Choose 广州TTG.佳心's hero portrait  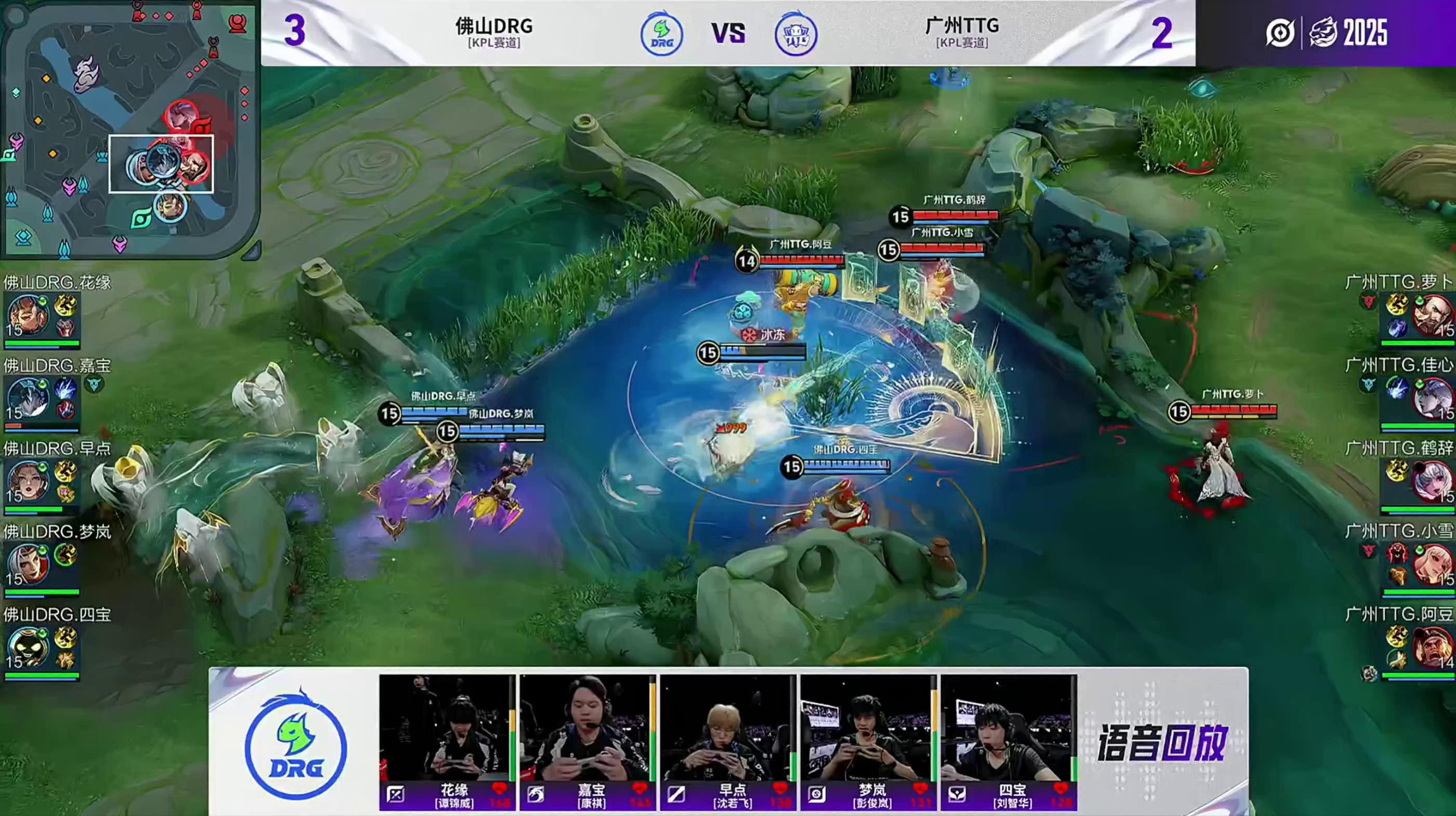[1432, 398]
